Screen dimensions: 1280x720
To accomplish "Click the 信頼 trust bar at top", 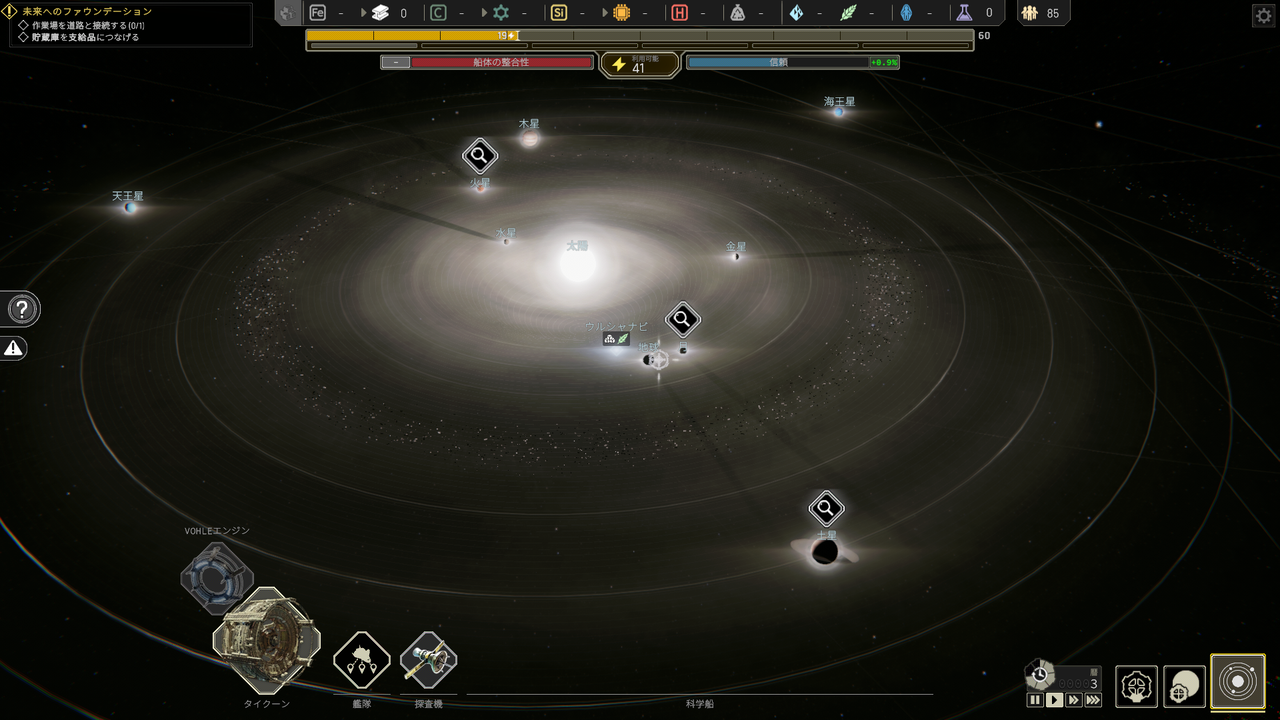I will (x=790, y=61).
